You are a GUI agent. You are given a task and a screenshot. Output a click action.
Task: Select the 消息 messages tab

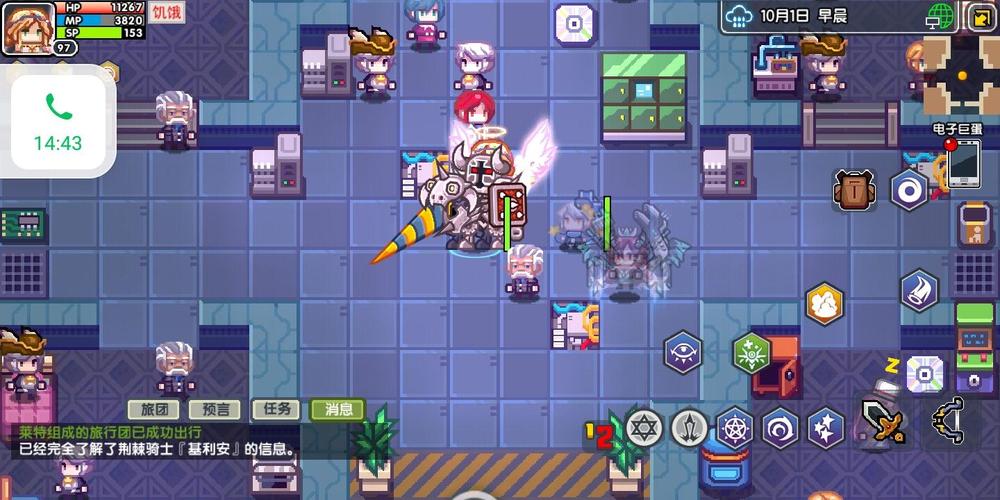[338, 409]
